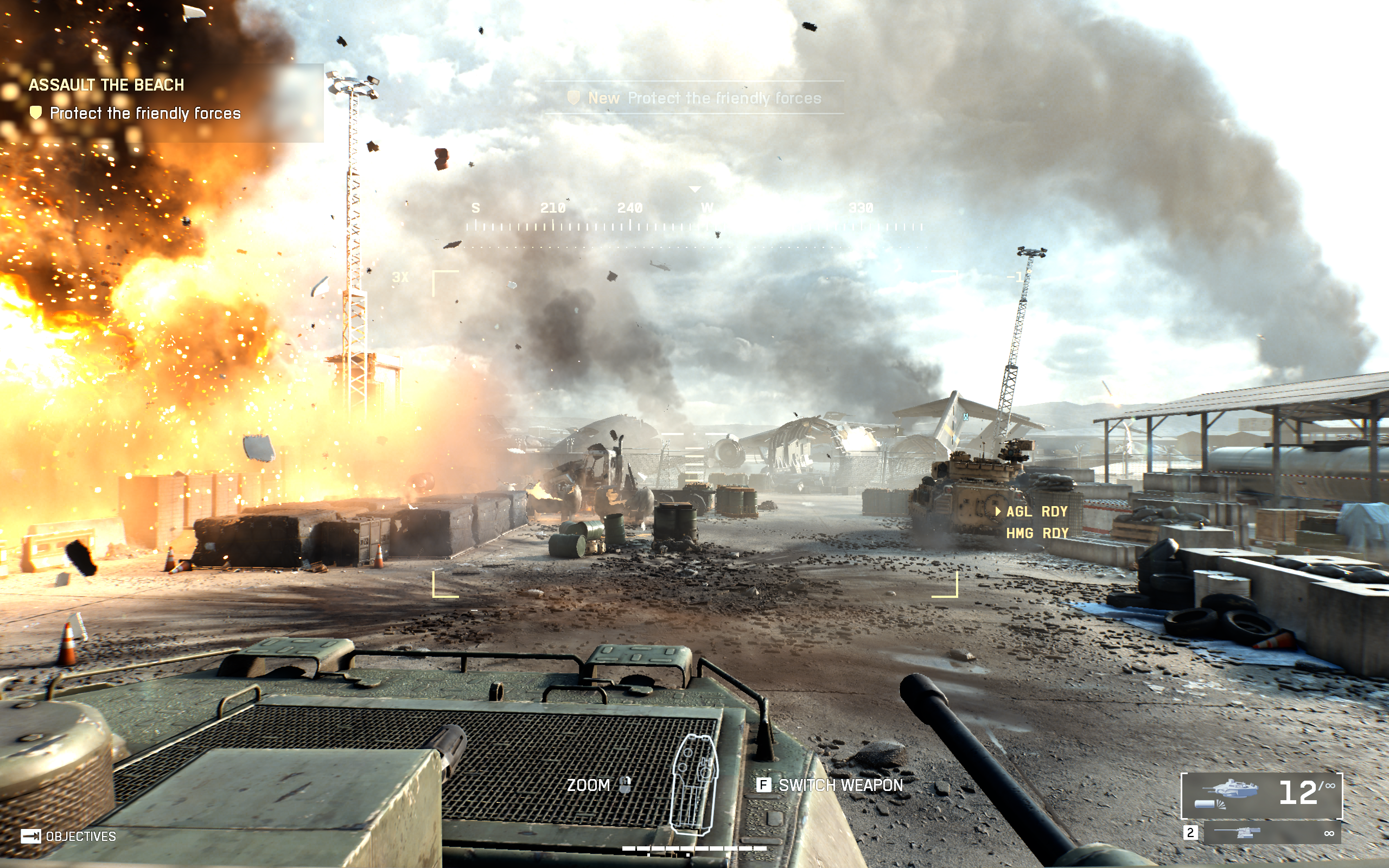This screenshot has height=868, width=1389.
Task: Click the new objective notification banner
Action: pyautogui.click(x=694, y=98)
